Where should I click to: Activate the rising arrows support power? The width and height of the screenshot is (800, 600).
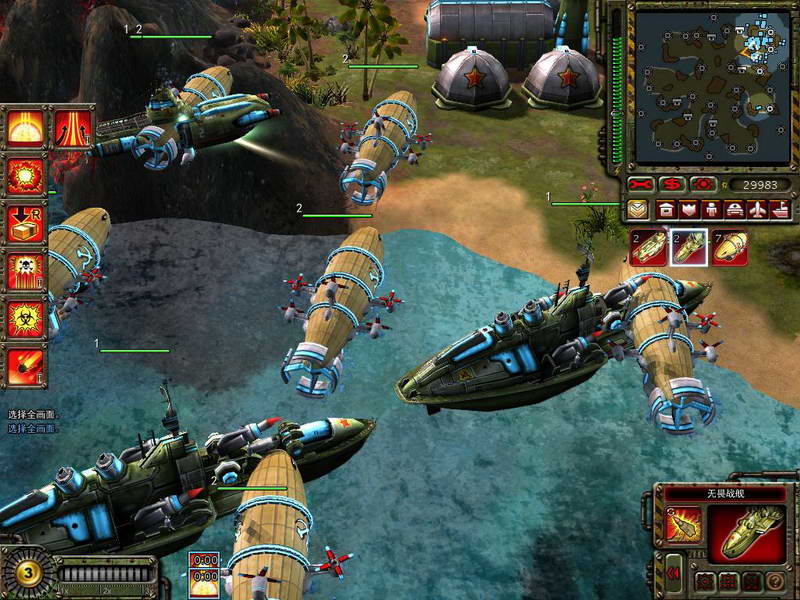pos(73,128)
